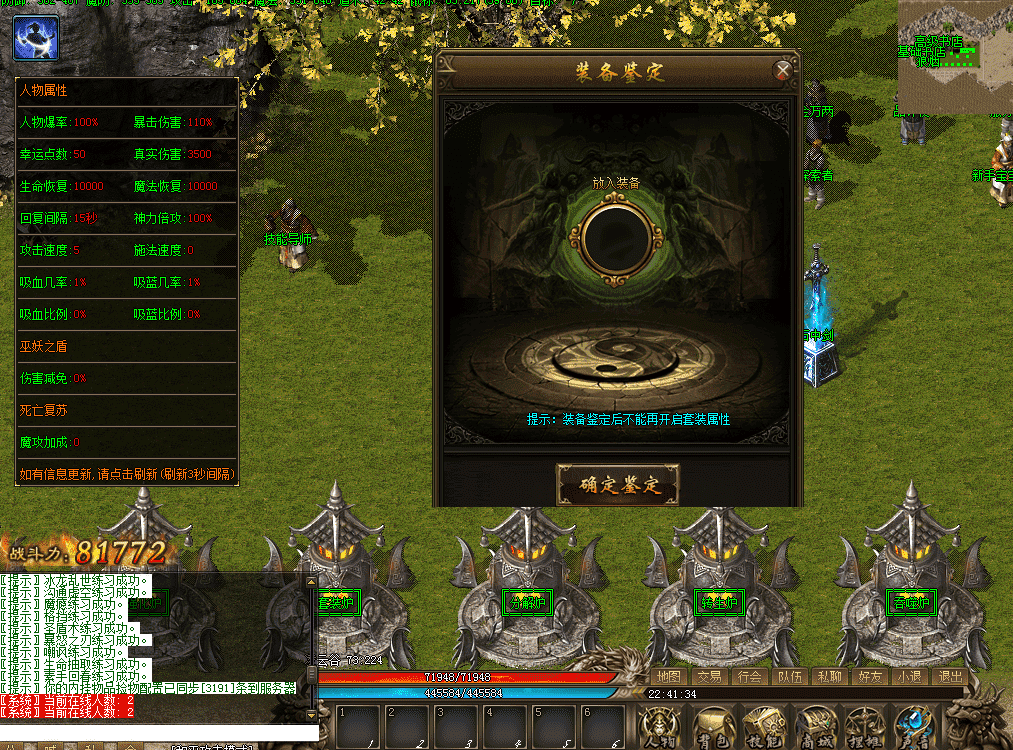Open the 摆摊 stall scales icon

point(864,725)
